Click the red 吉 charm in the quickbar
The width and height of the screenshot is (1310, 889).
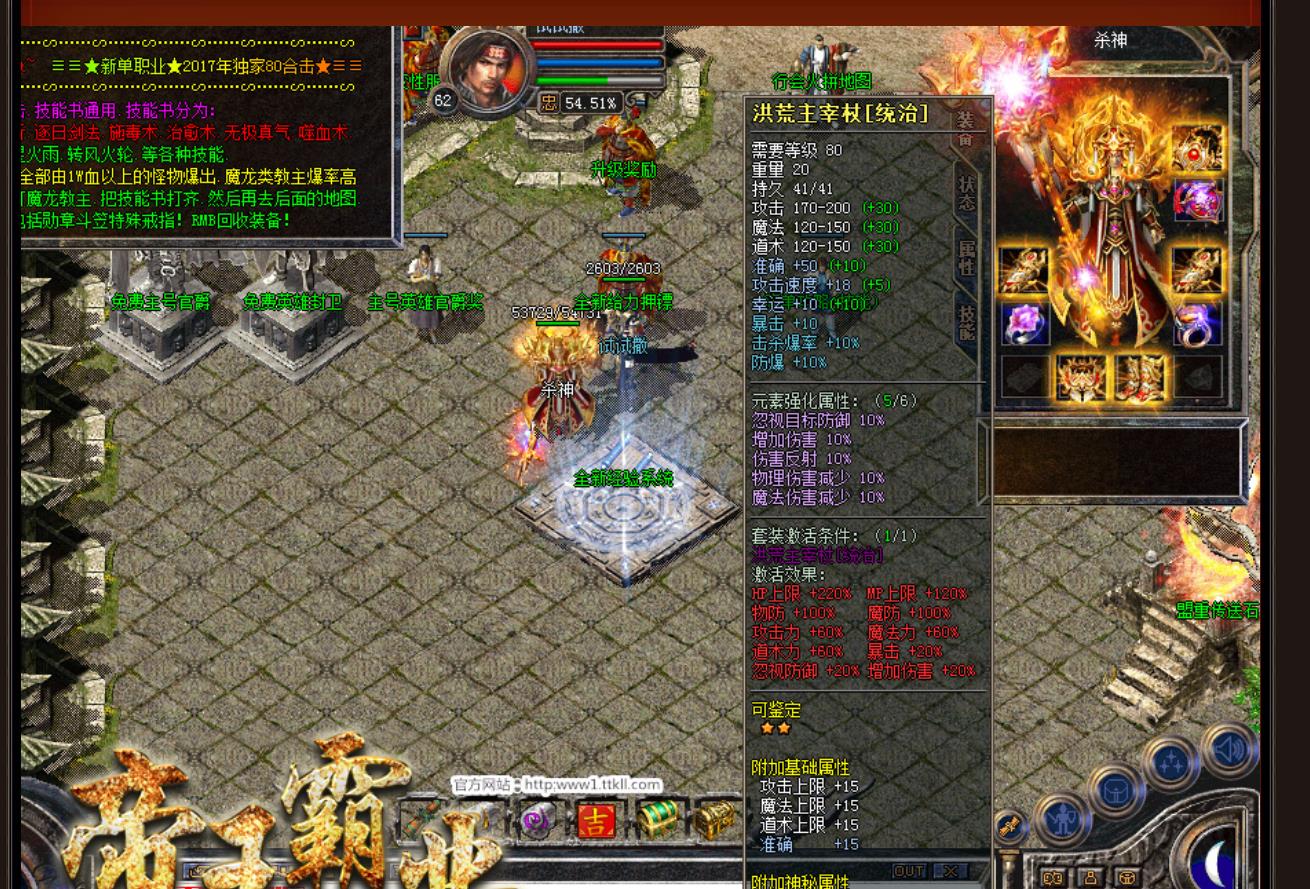[x=597, y=821]
